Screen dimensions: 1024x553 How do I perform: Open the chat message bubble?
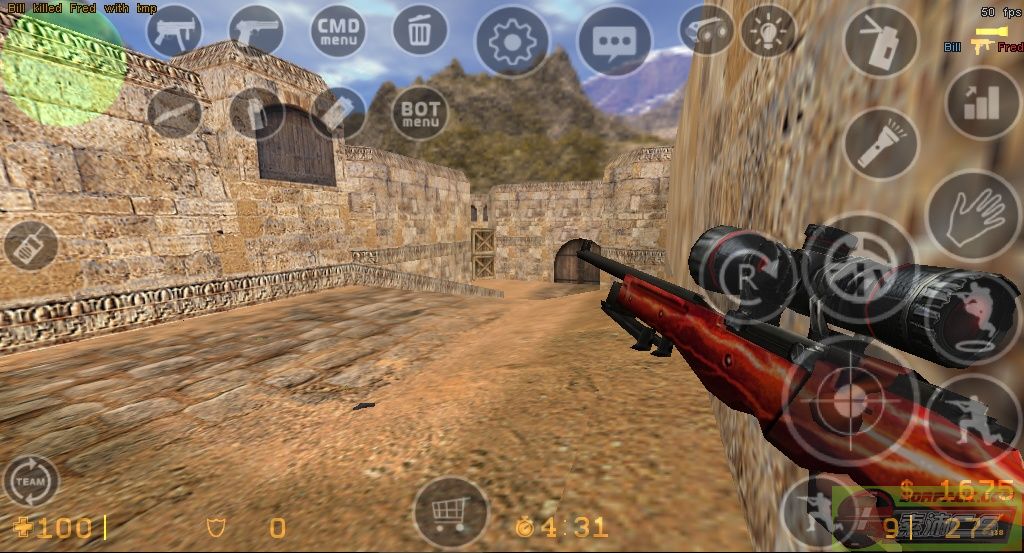coord(614,41)
